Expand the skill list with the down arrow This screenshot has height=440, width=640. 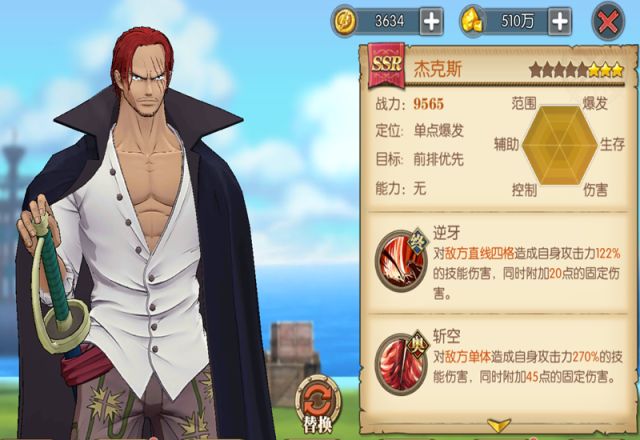click(x=498, y=427)
